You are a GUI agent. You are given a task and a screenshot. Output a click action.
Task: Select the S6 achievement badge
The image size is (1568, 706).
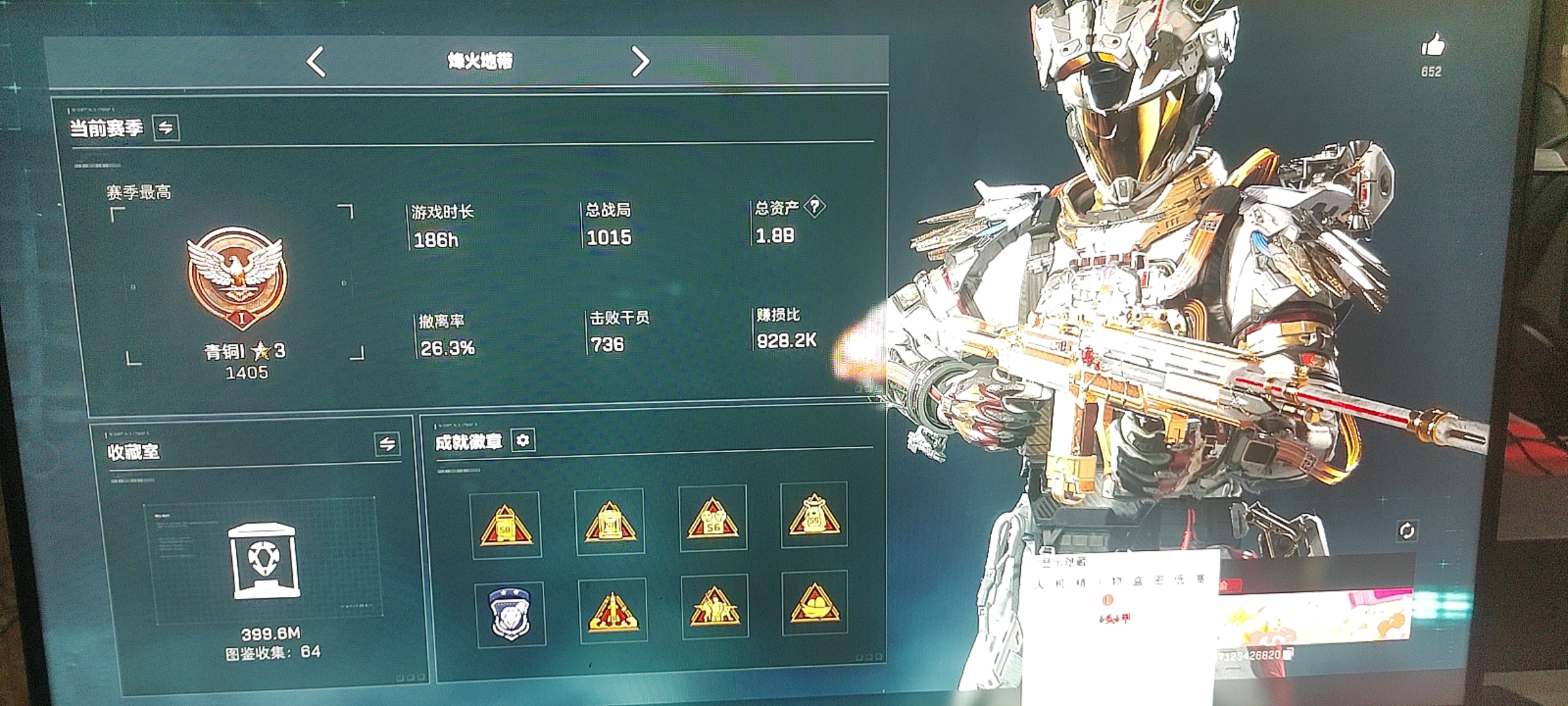tap(713, 519)
